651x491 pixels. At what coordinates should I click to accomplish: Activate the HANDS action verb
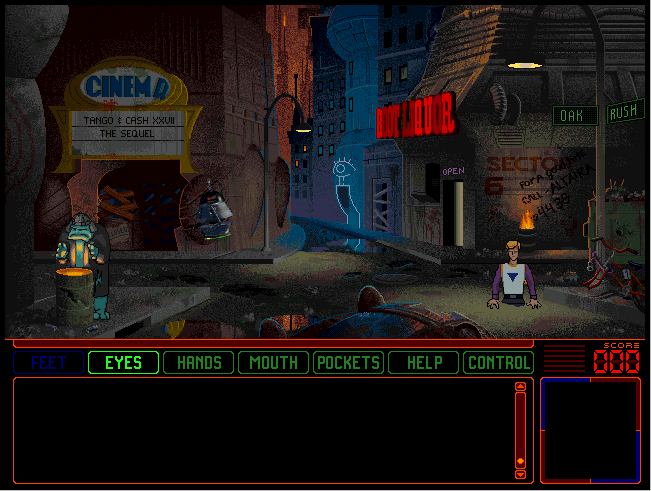pyautogui.click(x=198, y=362)
